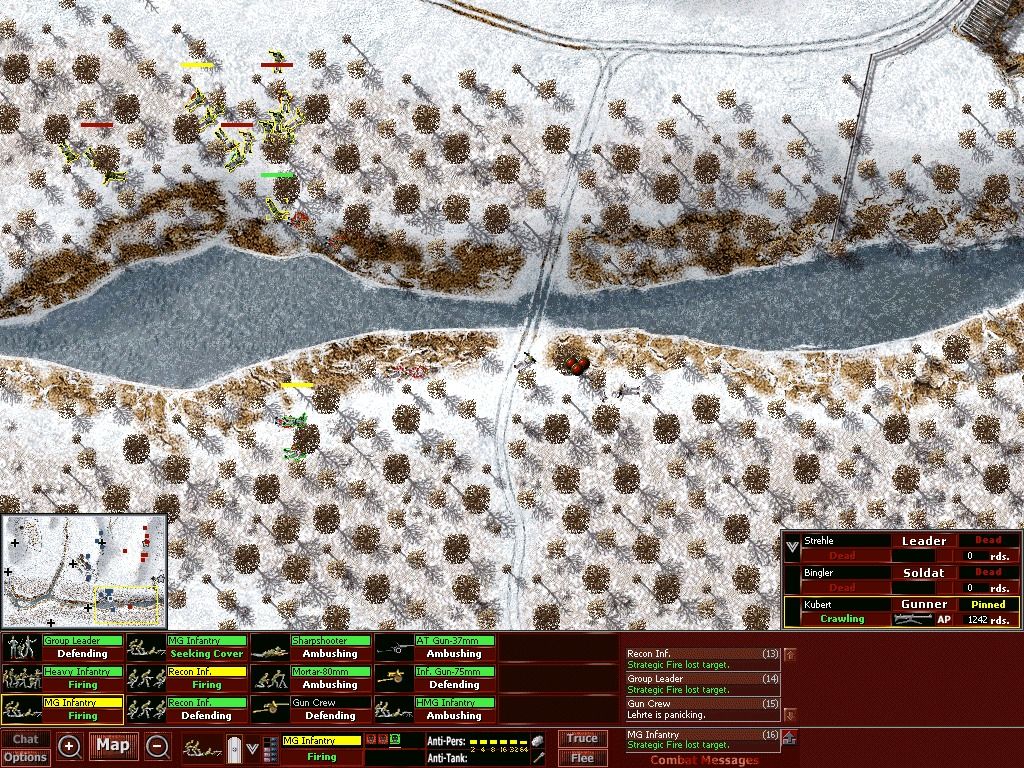Offer a Truce
The image size is (1024, 768).
pos(582,739)
